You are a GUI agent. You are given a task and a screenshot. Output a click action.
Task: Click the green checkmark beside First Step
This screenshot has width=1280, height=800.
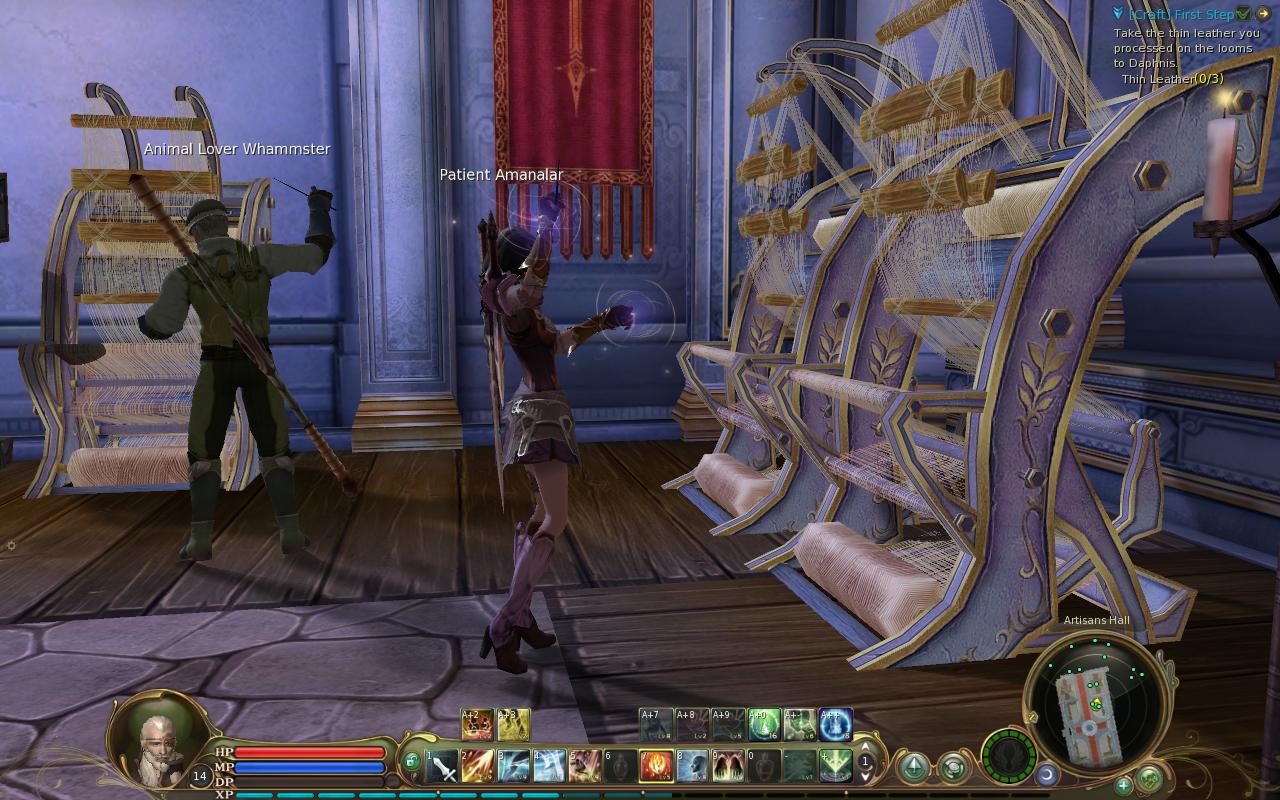(x=1243, y=14)
